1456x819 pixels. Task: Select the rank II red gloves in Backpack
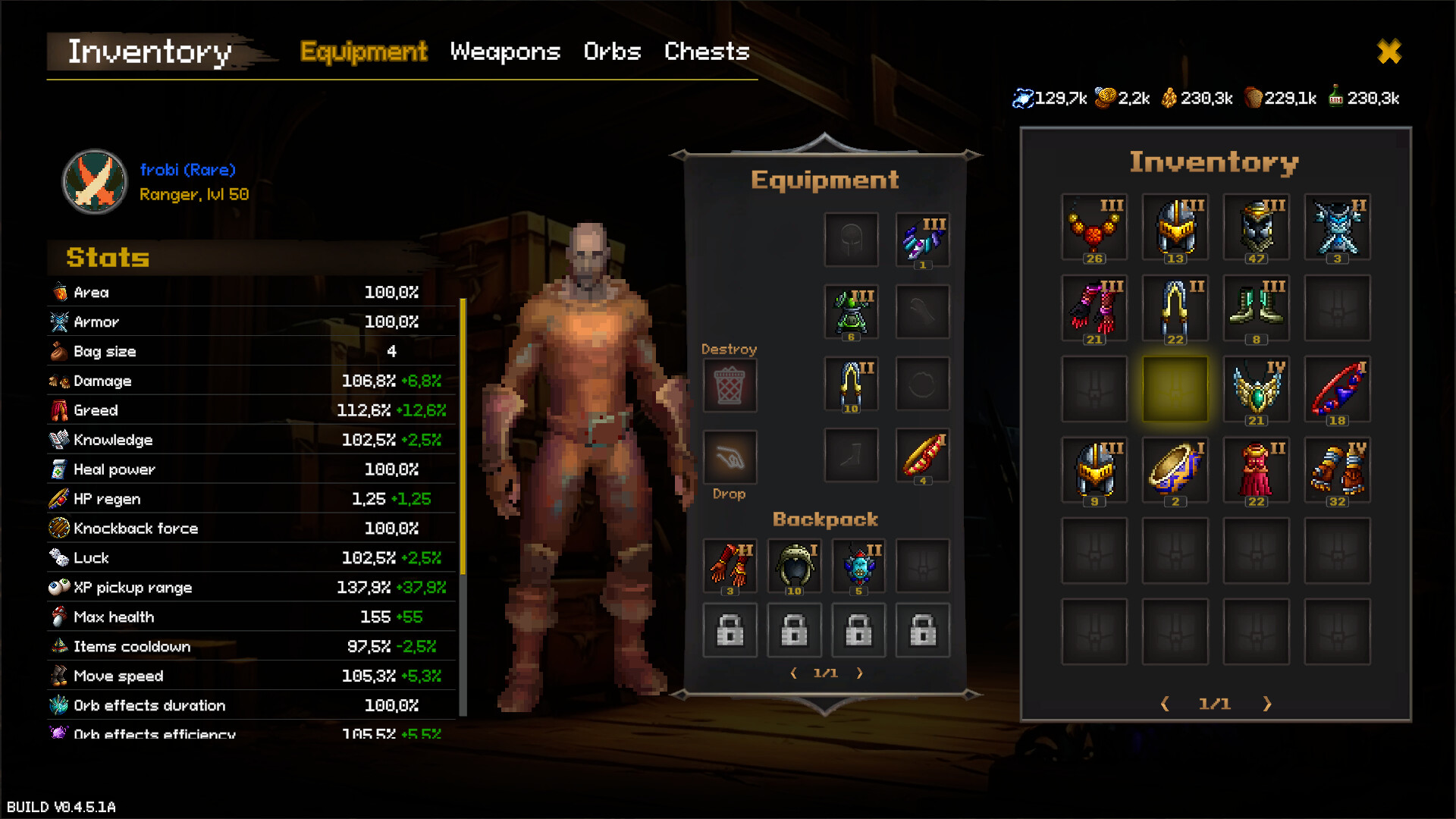(730, 565)
